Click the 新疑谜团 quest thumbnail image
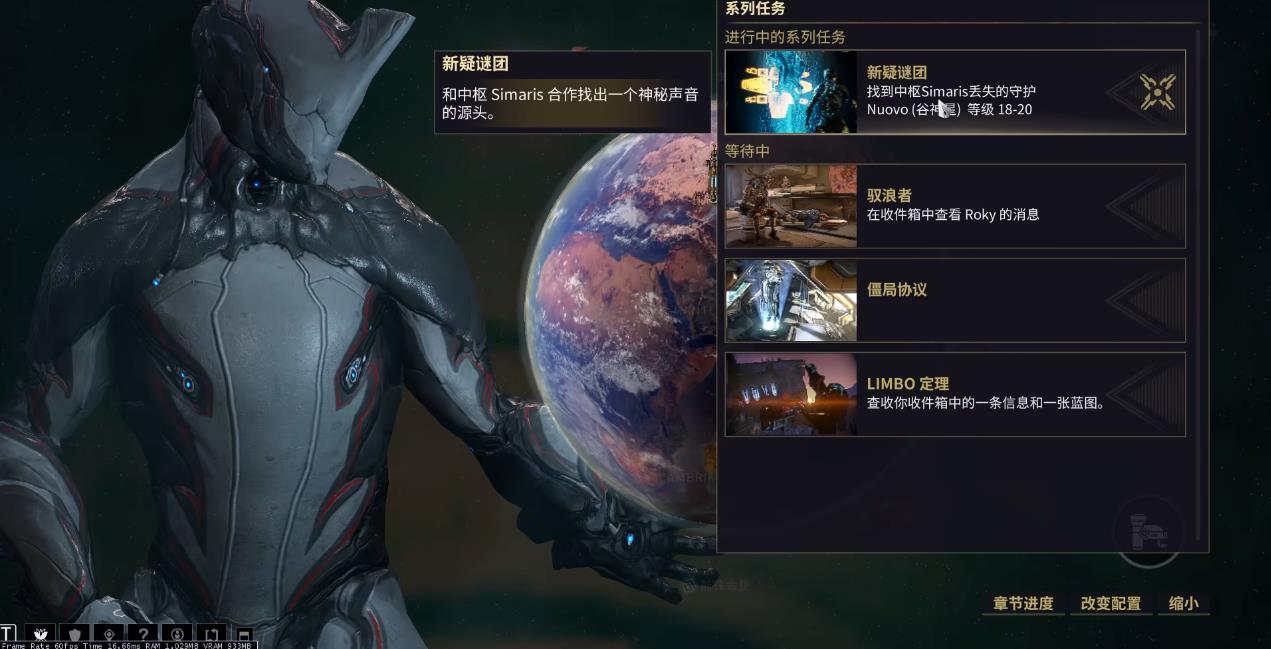Viewport: 1271px width, 649px height. coord(791,92)
